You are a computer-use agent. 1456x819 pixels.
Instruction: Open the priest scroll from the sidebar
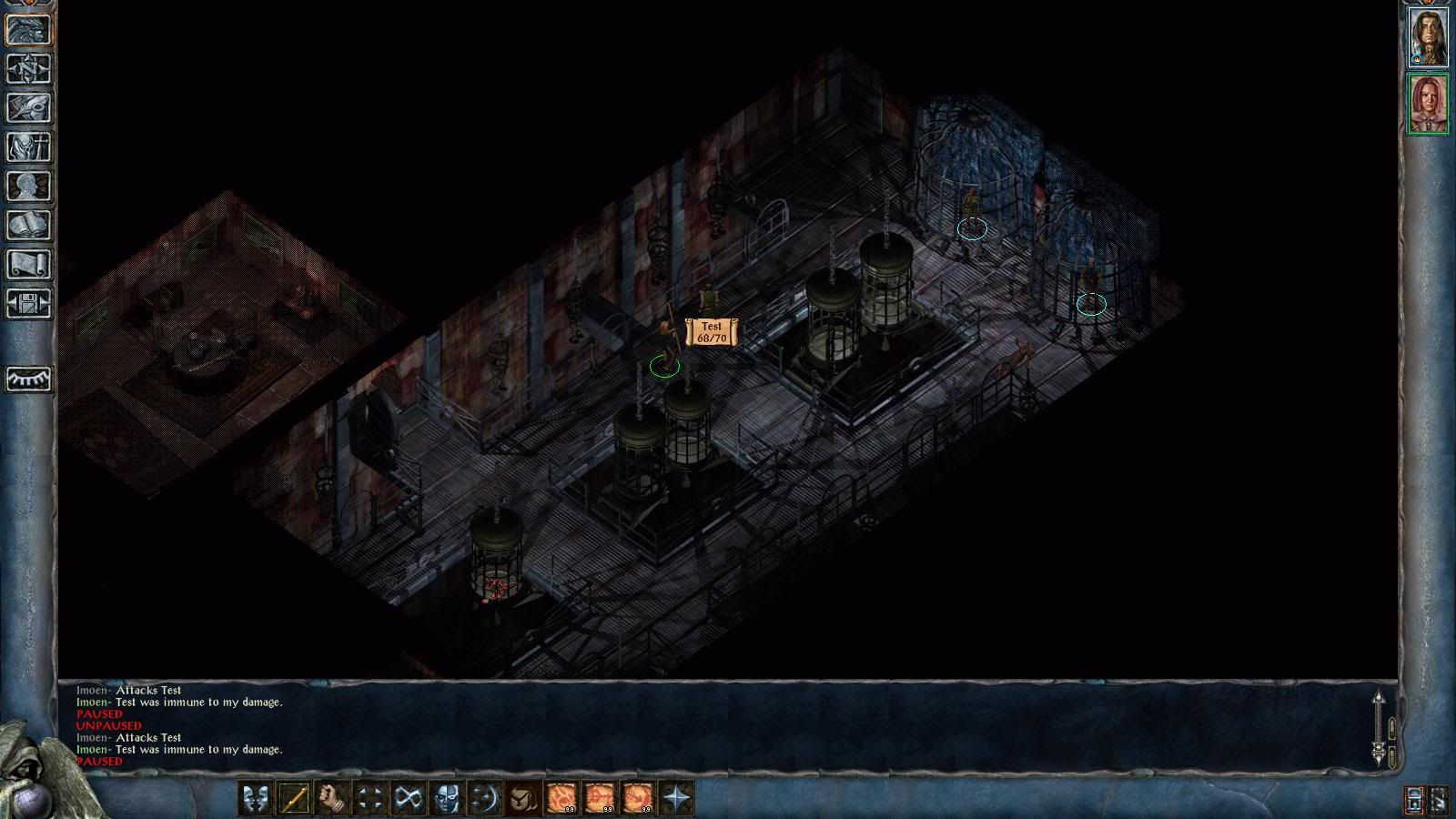click(x=29, y=264)
